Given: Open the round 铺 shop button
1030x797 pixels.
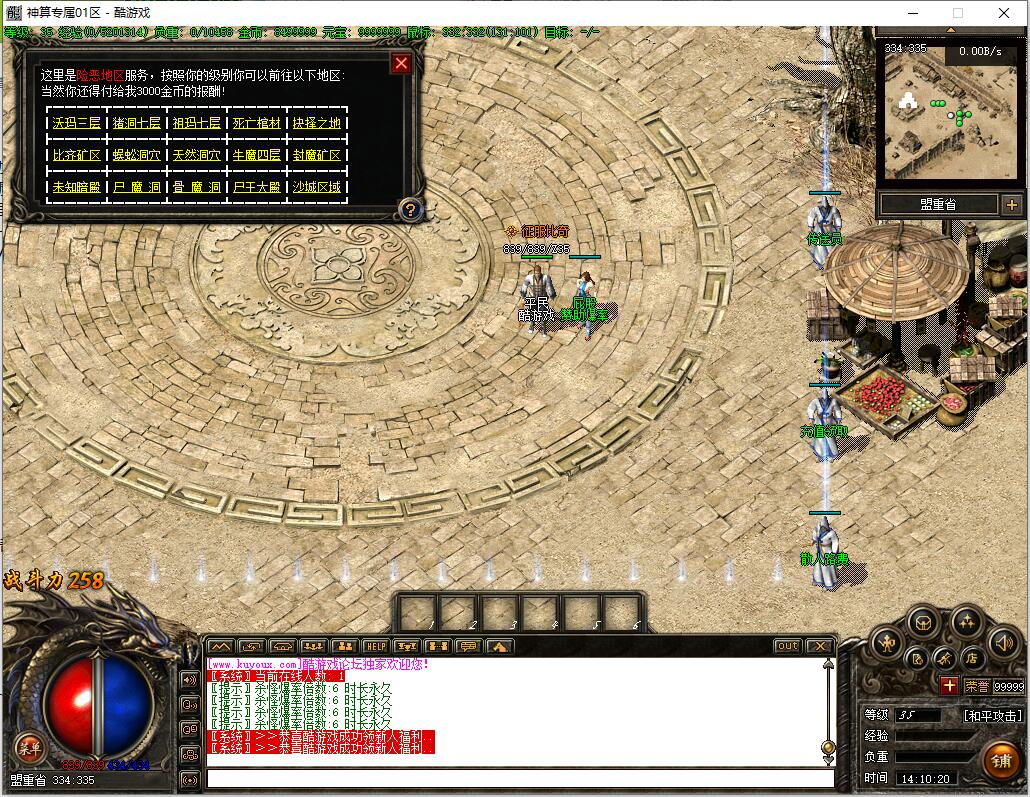Looking at the screenshot, I should pos(1000,761).
